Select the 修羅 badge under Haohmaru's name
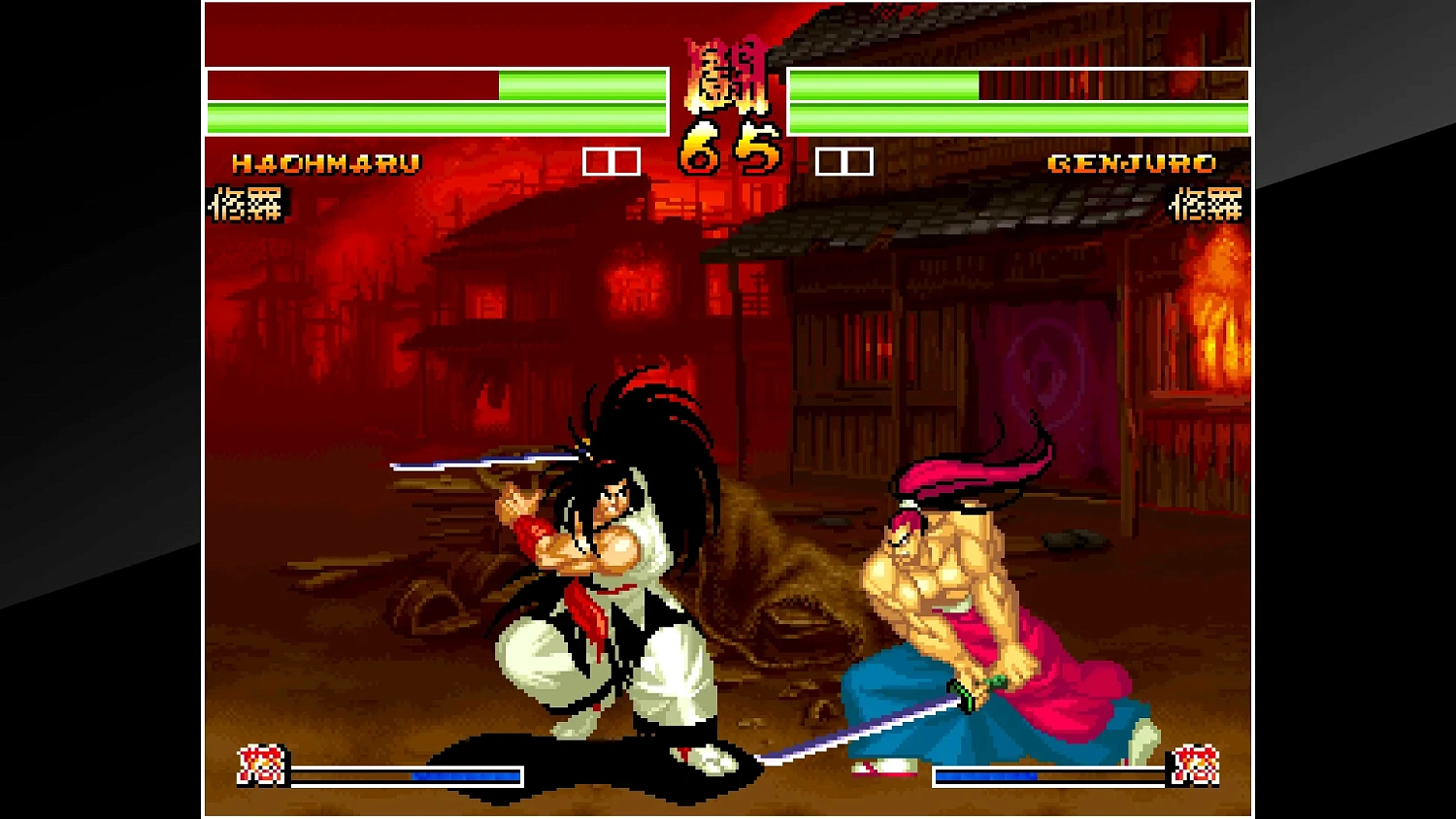The width and height of the screenshot is (1456, 819). pos(244,206)
